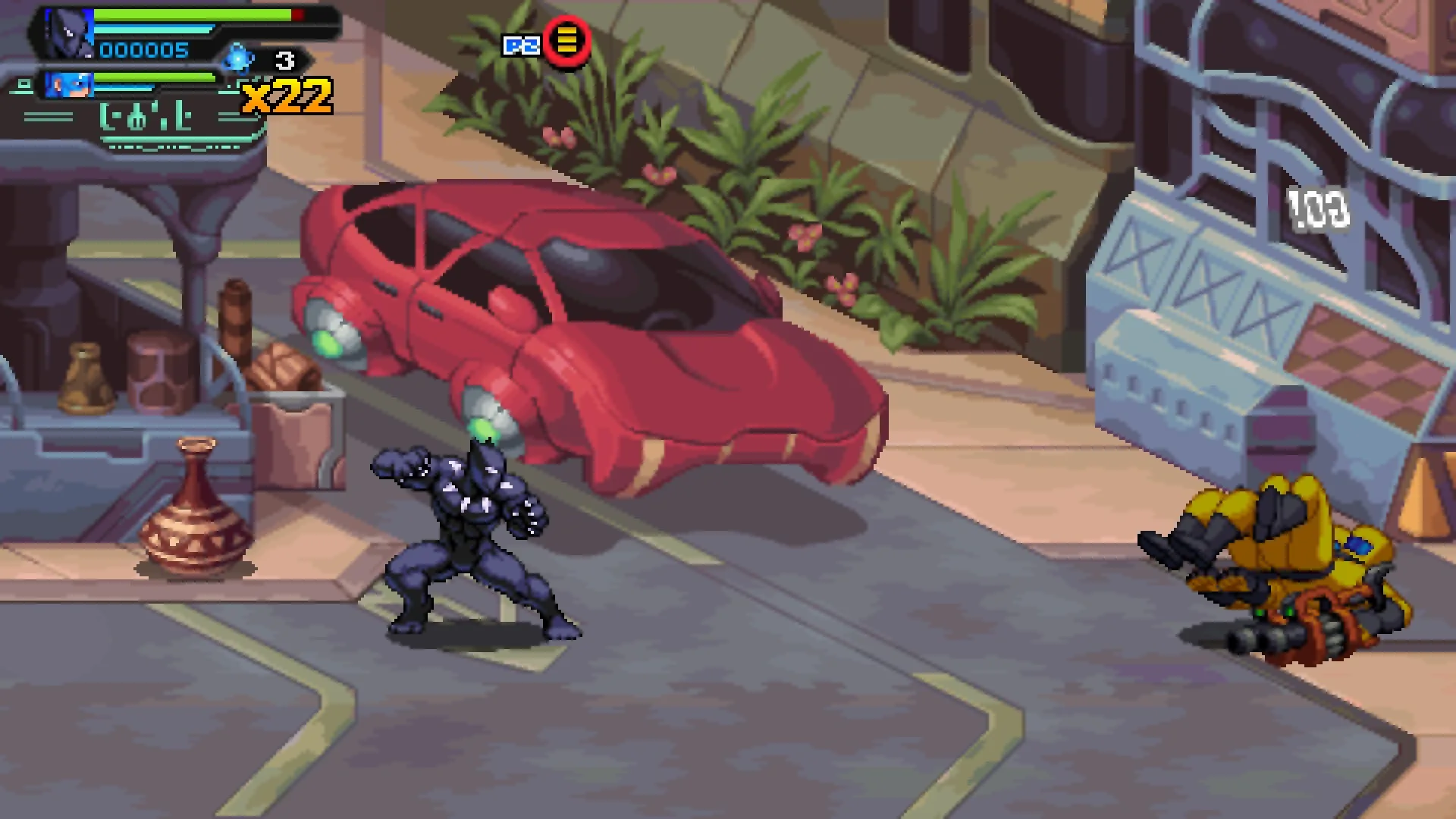
Task: Open the P2 join prompt
Action: point(542,44)
